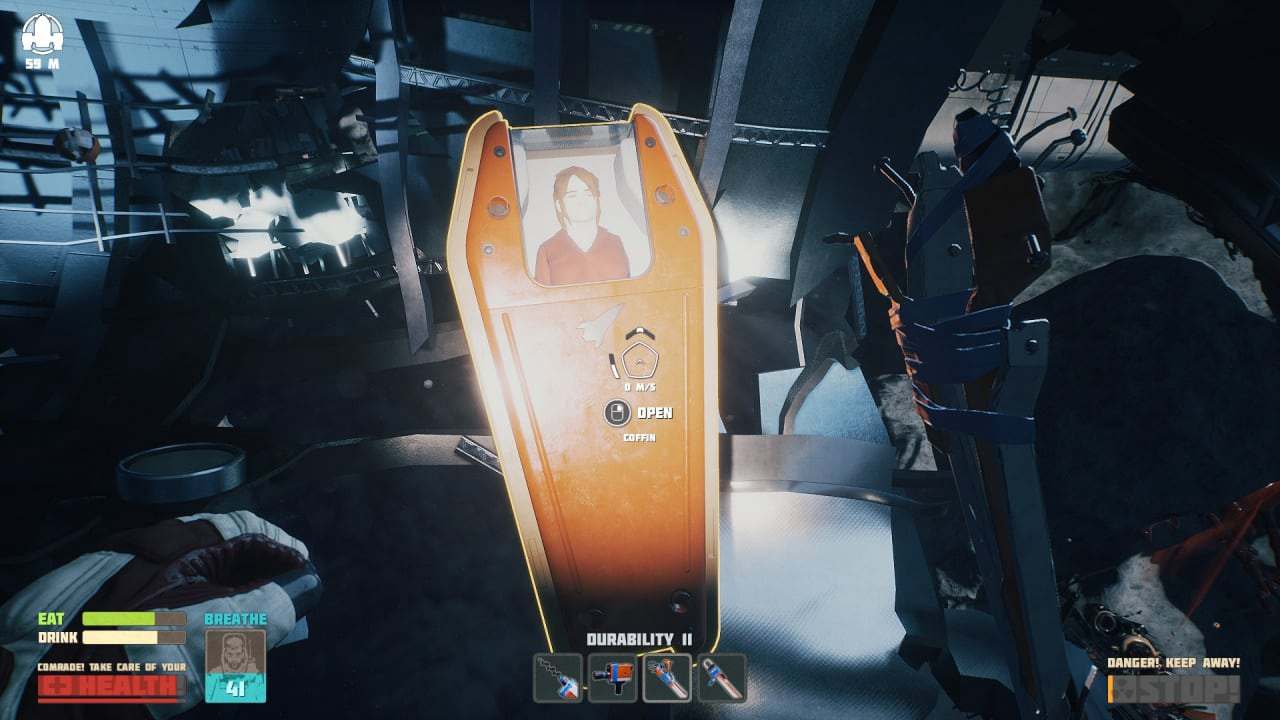Choose the claw-tipped grabber tool slot

coord(666,677)
